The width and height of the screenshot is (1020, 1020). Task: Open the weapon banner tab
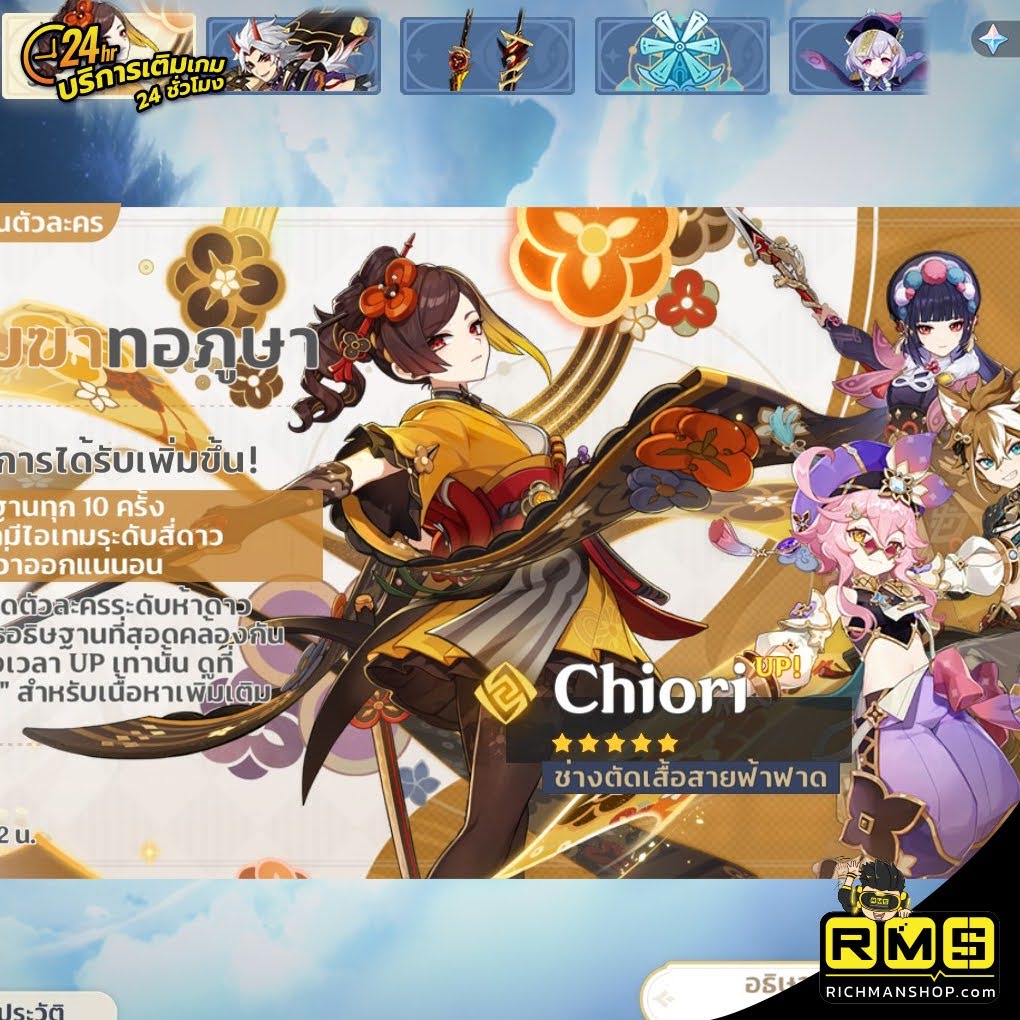tap(487, 55)
